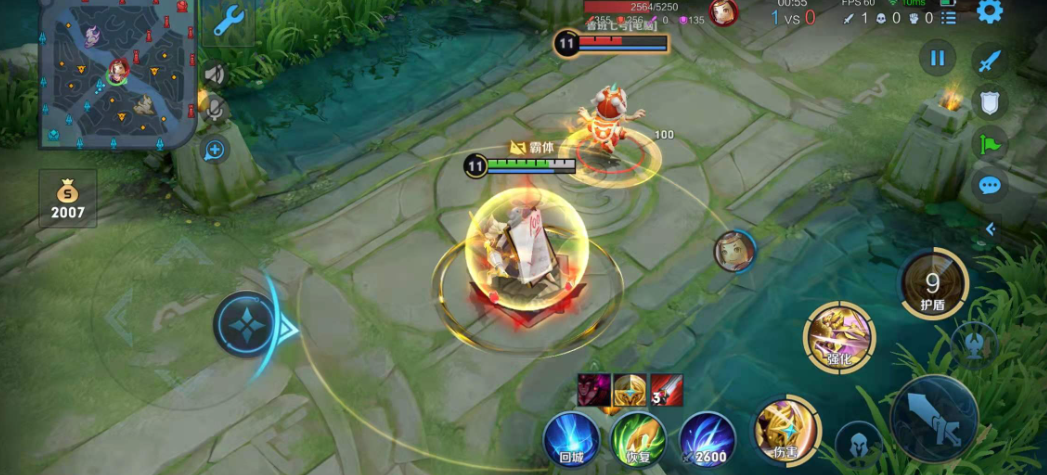Open the quick message bubble with plus
1047x475 pixels.
[x=214, y=150]
